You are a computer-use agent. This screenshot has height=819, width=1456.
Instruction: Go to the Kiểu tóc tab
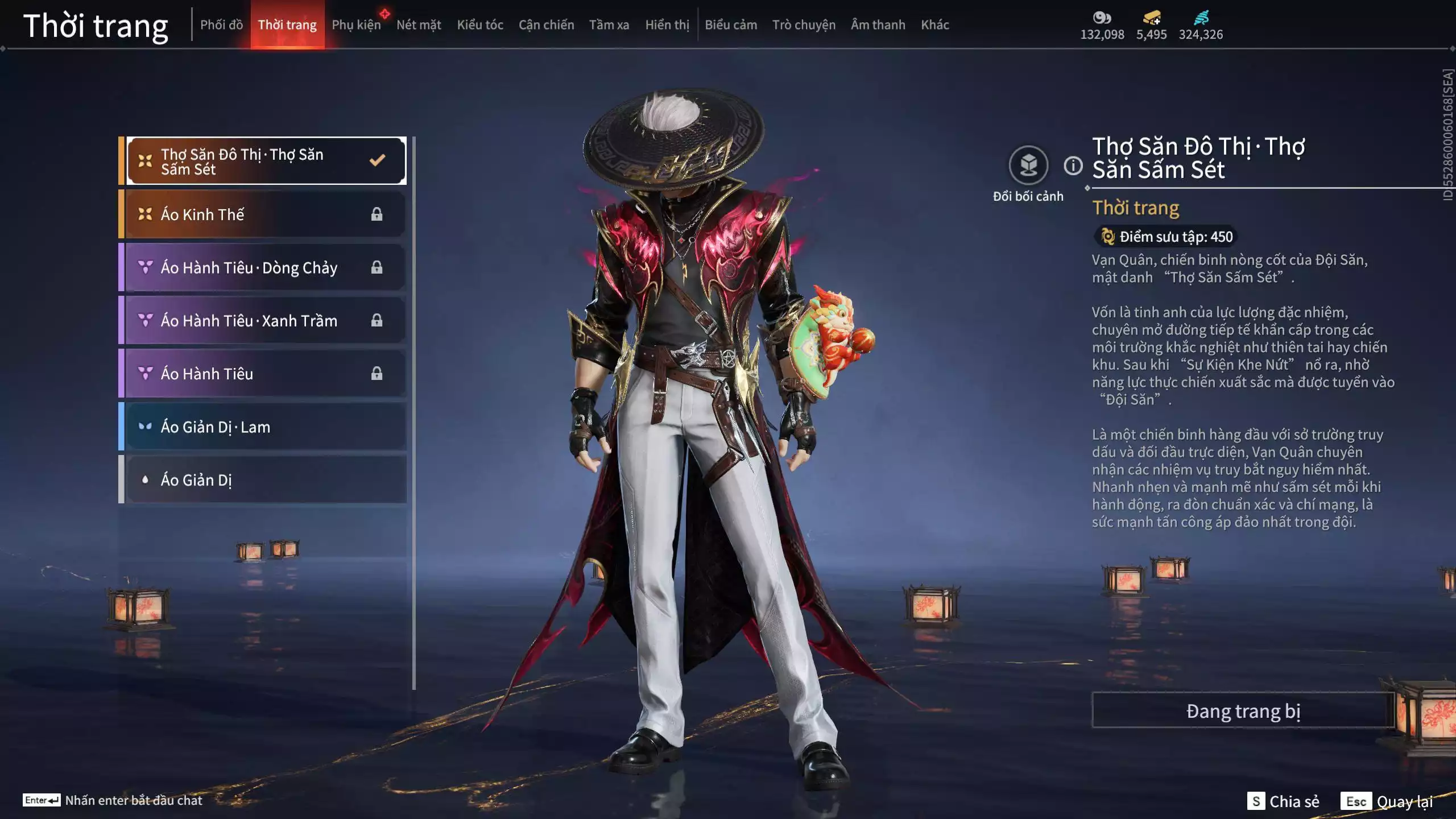[480, 25]
